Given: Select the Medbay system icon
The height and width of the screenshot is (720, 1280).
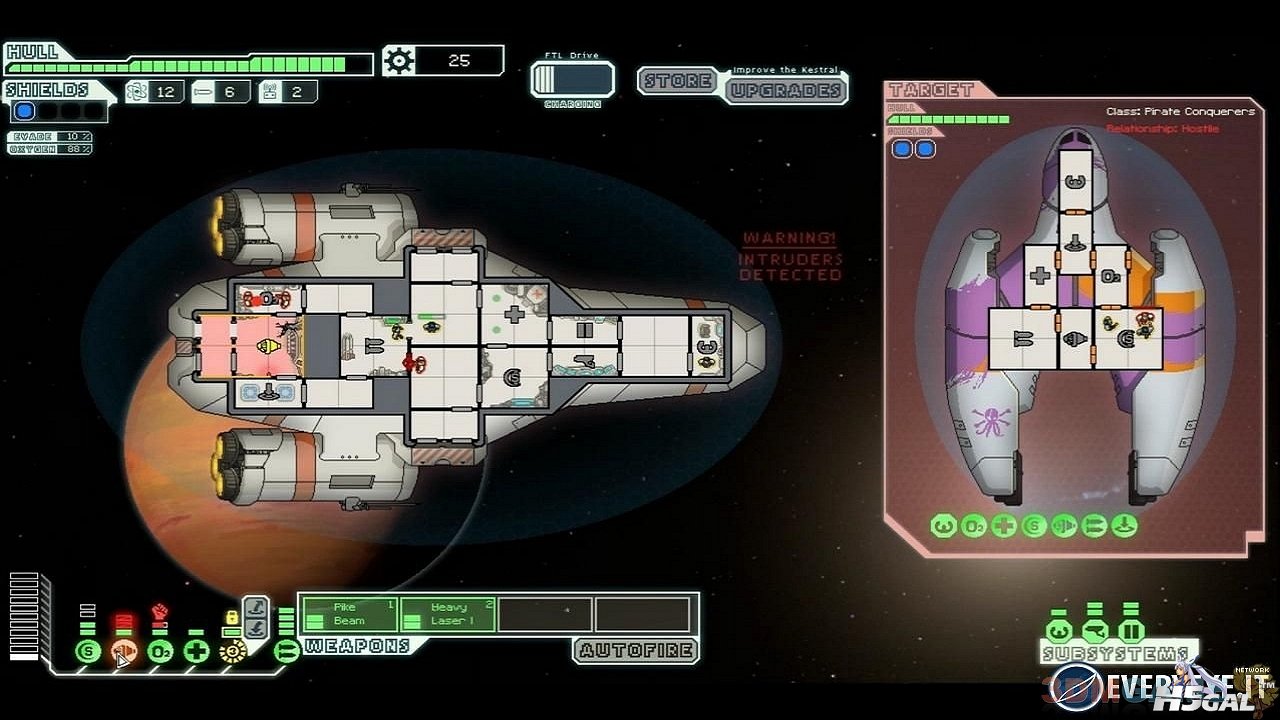Looking at the screenshot, I should (x=196, y=652).
